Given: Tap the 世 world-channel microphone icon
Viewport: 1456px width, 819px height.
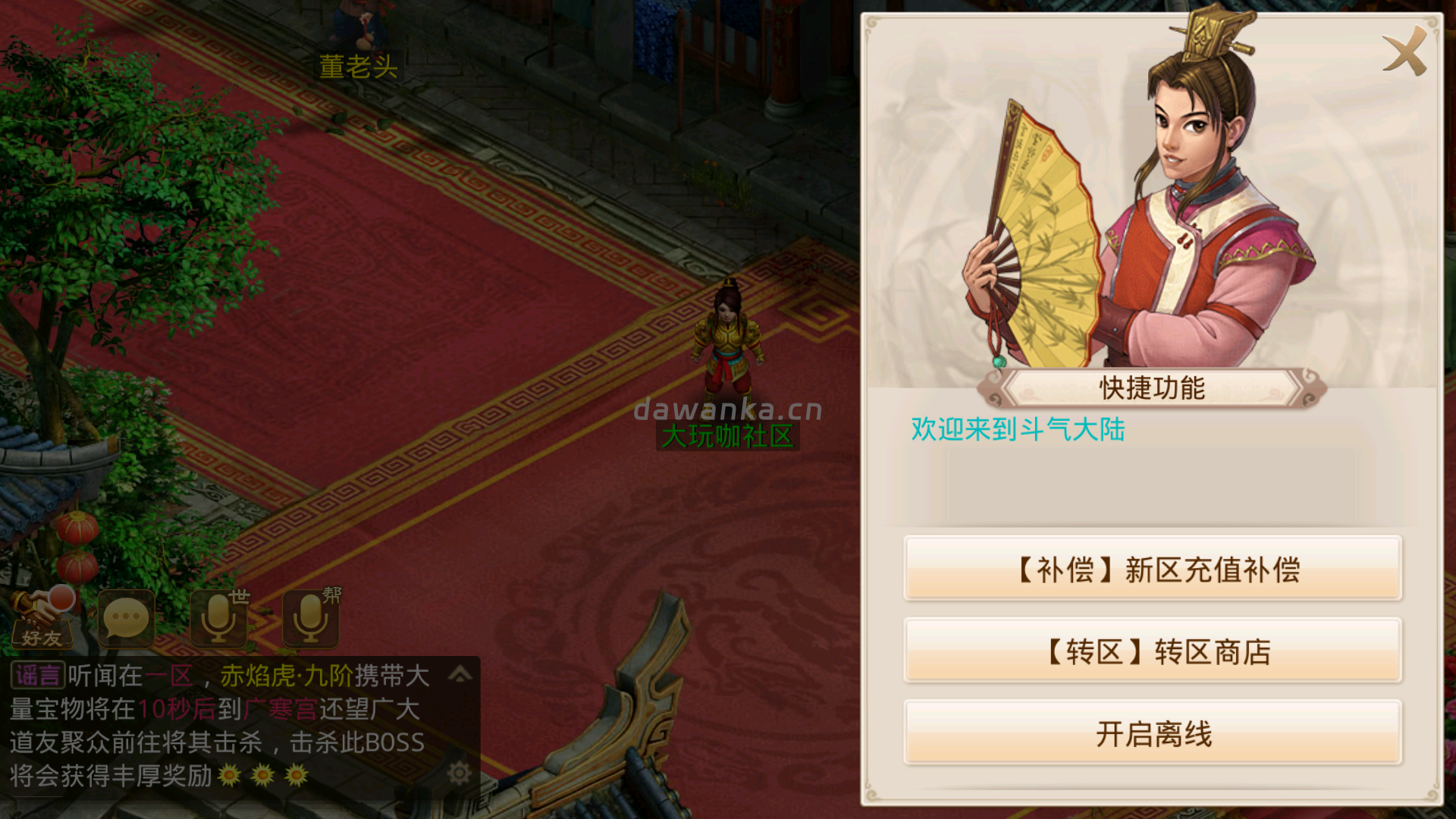Looking at the screenshot, I should pos(219,618).
